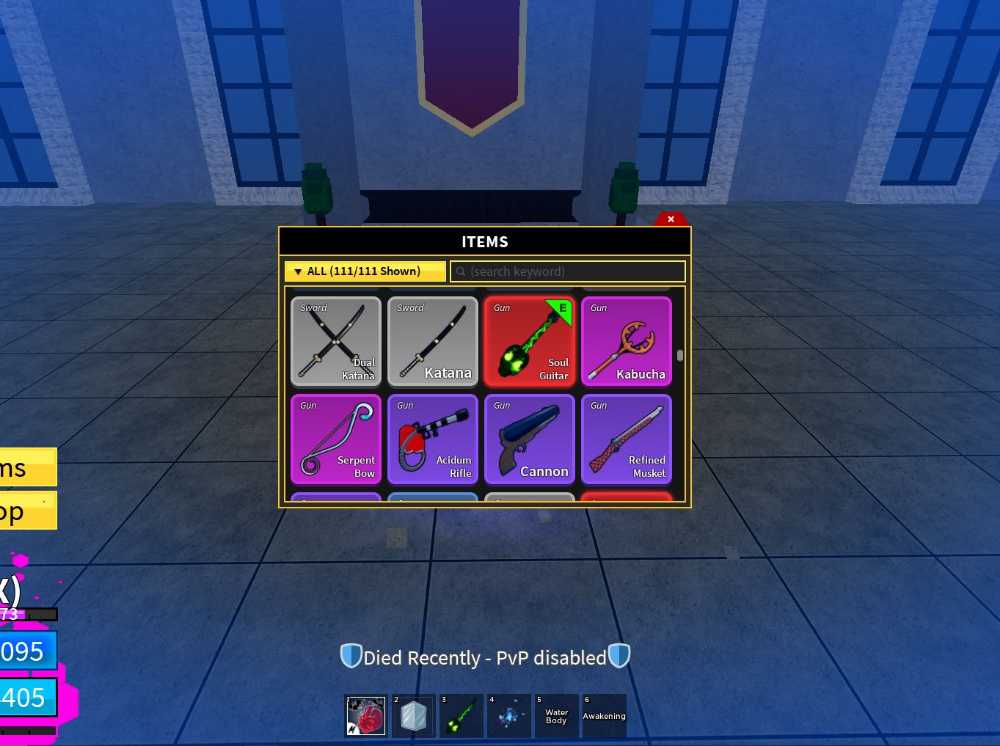
Task: Select the Serpent Bow item
Action: click(336, 439)
